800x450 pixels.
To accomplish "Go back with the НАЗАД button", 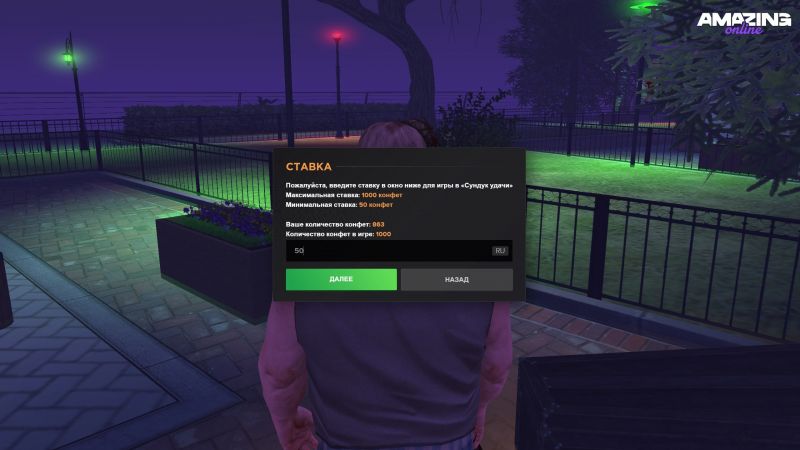I will point(457,280).
